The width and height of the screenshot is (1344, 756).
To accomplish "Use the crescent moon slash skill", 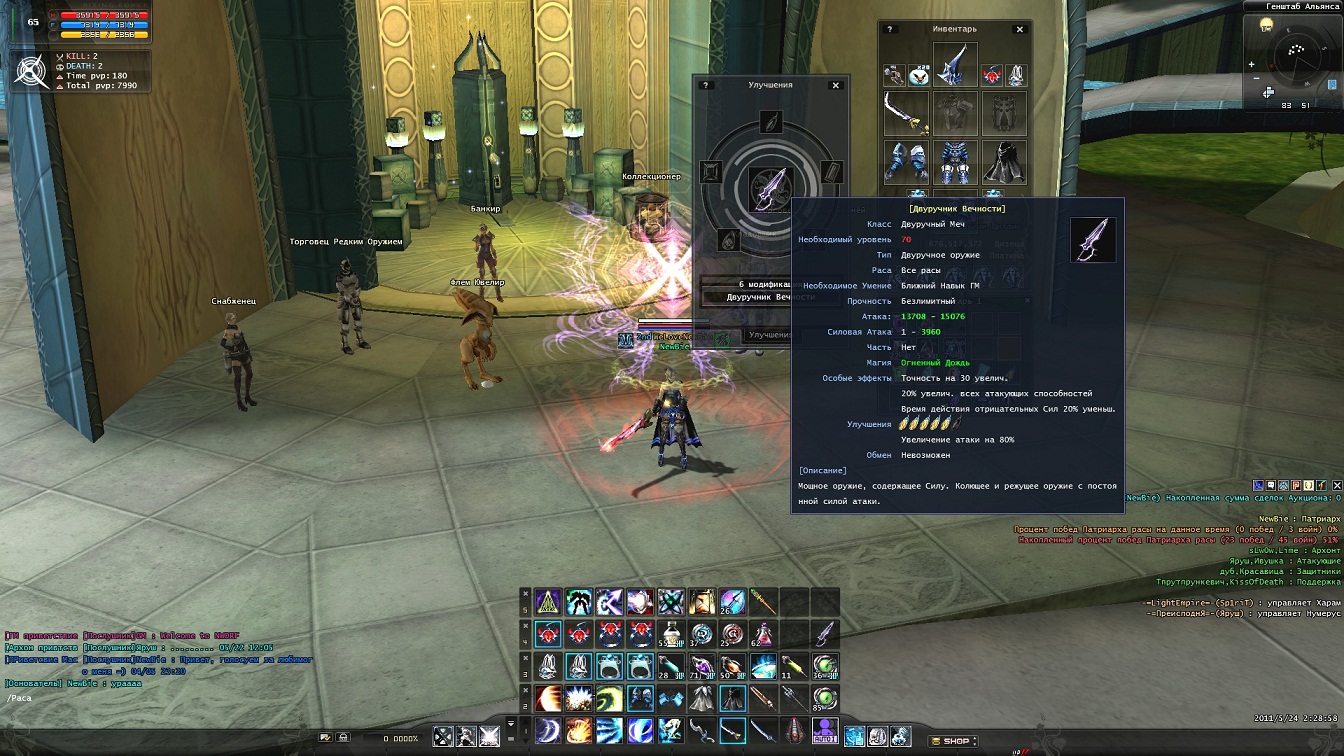I will 549,731.
